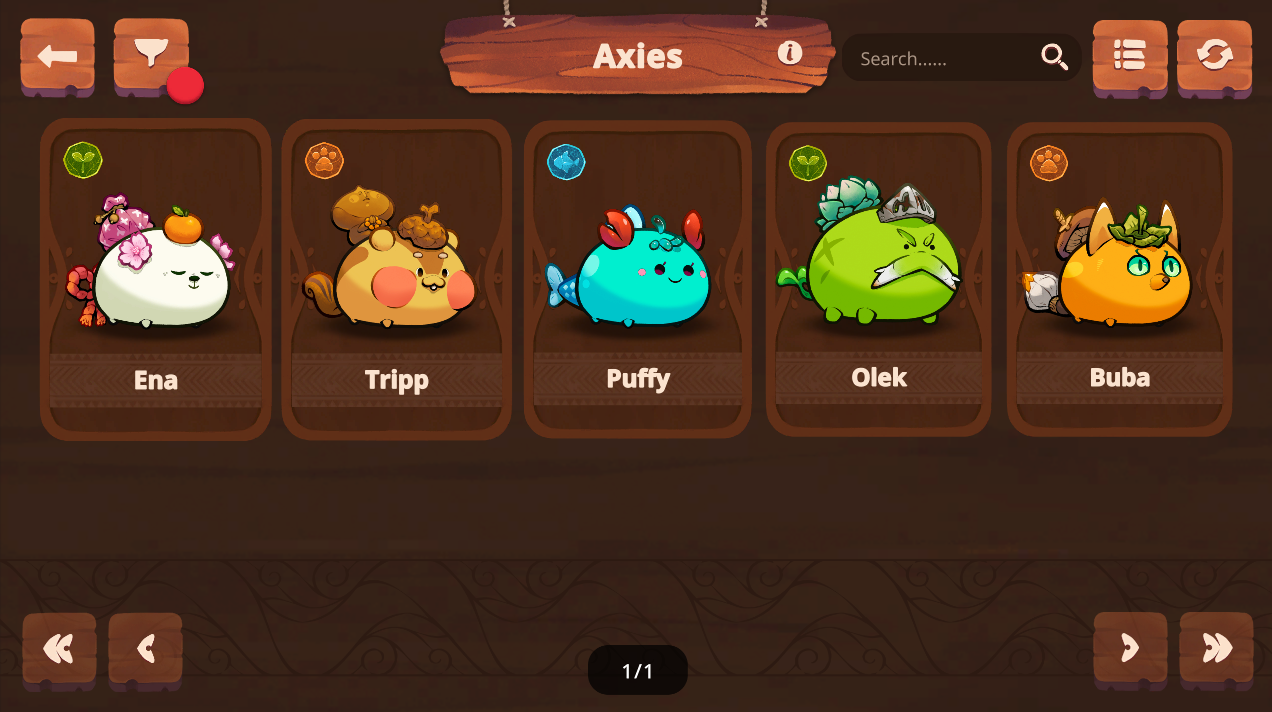This screenshot has width=1272, height=712.
Task: Open the Buba axie card
Action: pos(1119,280)
